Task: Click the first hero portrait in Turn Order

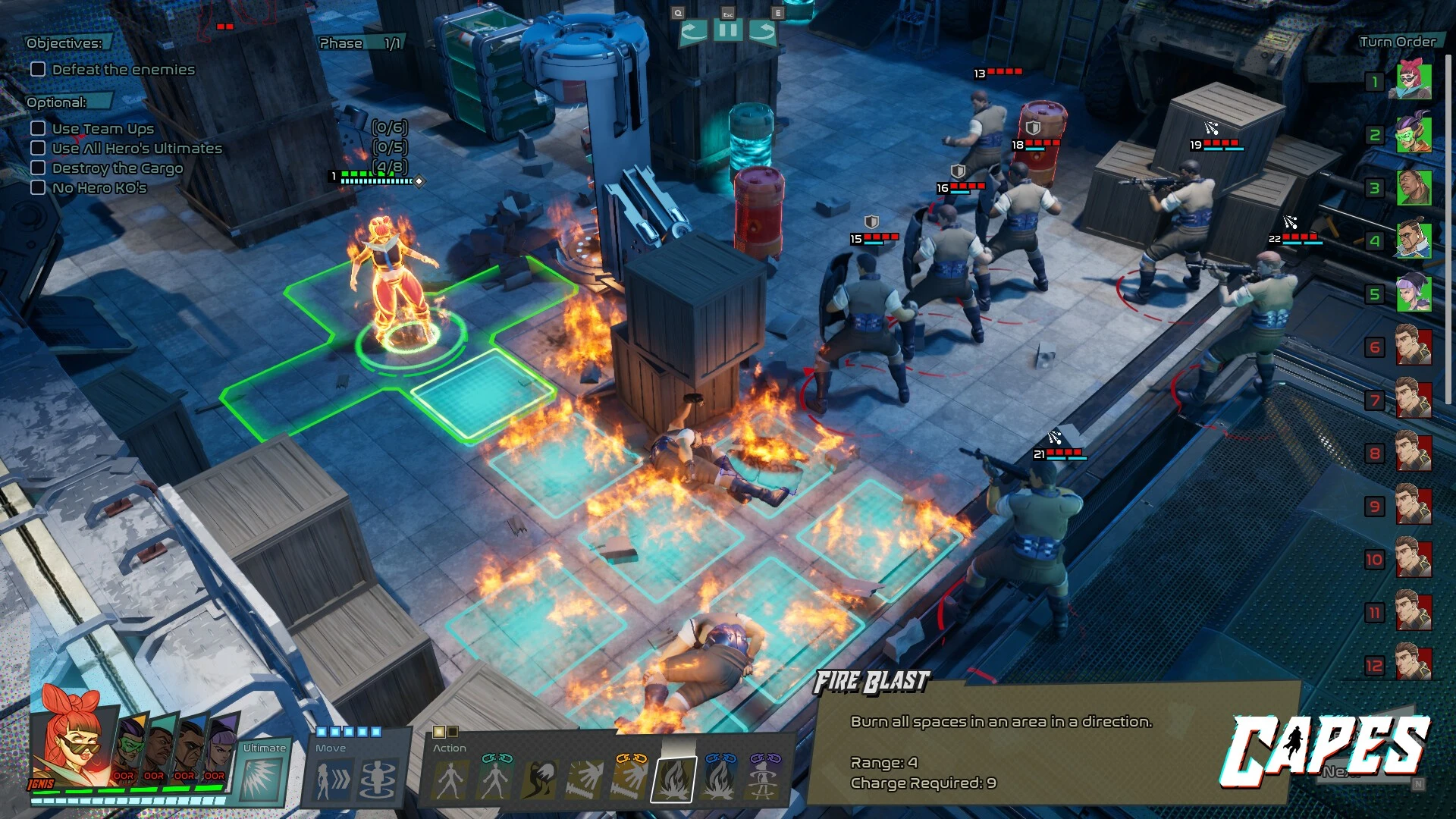Action: click(1414, 81)
